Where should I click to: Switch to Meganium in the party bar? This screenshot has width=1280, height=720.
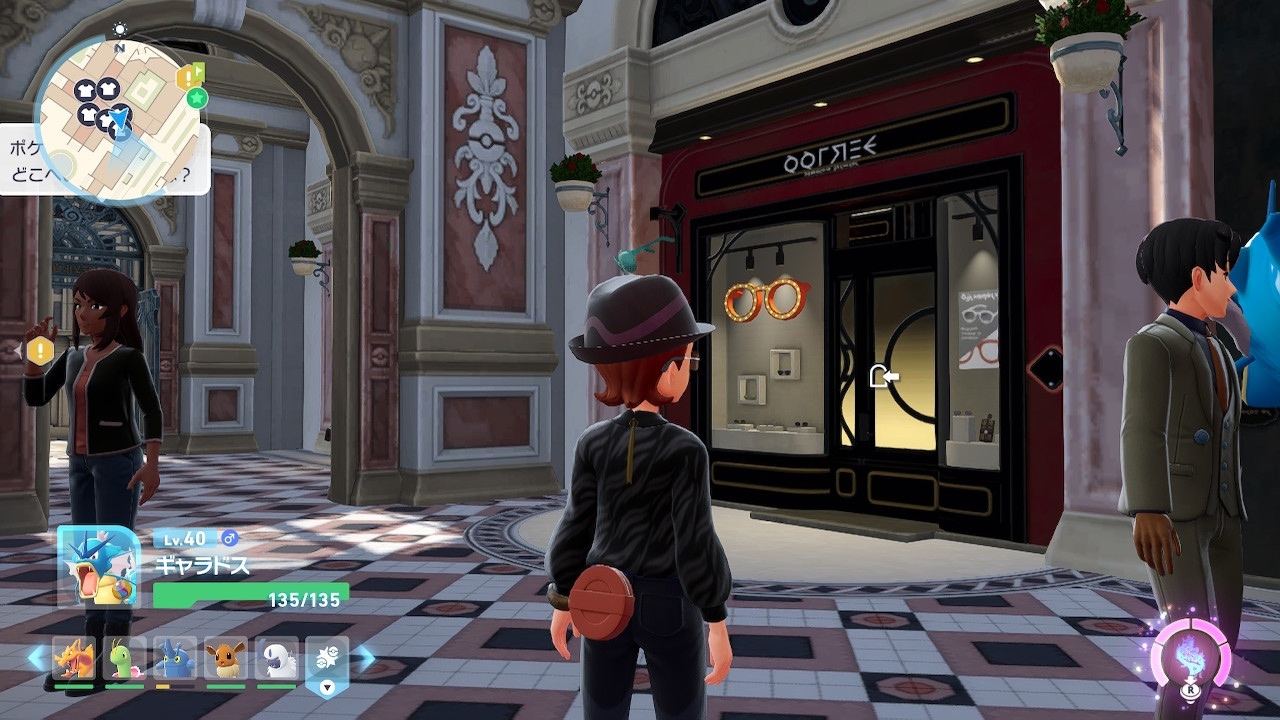click(x=125, y=659)
